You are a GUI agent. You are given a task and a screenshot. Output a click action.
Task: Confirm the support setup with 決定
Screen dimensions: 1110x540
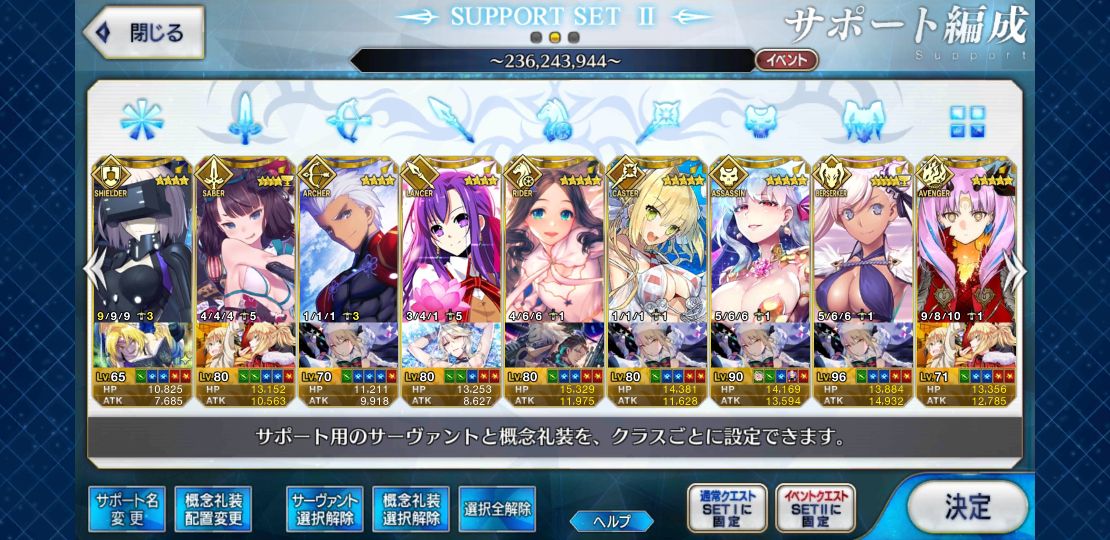(x=967, y=506)
